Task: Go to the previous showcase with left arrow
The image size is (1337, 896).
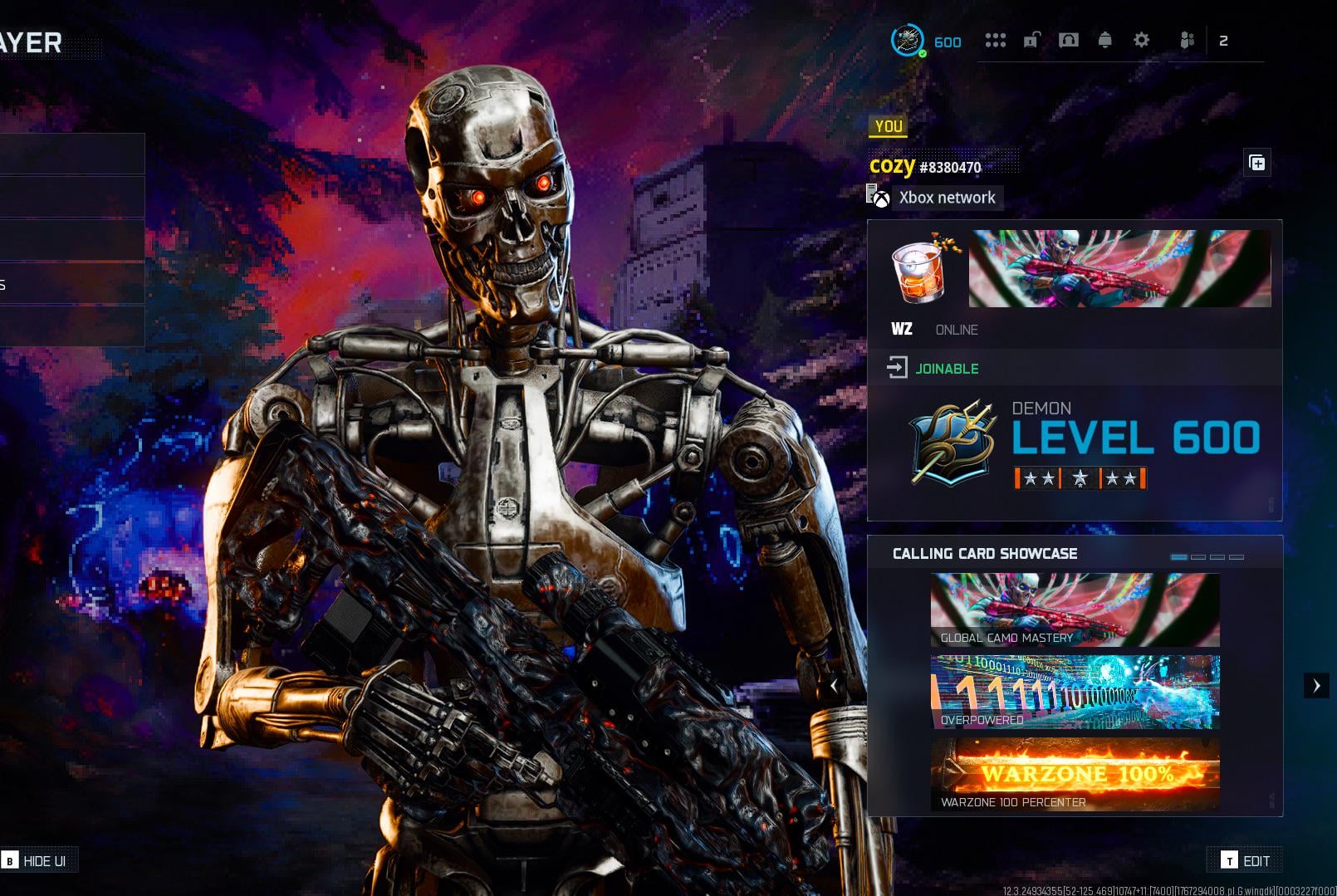Action: (x=834, y=686)
